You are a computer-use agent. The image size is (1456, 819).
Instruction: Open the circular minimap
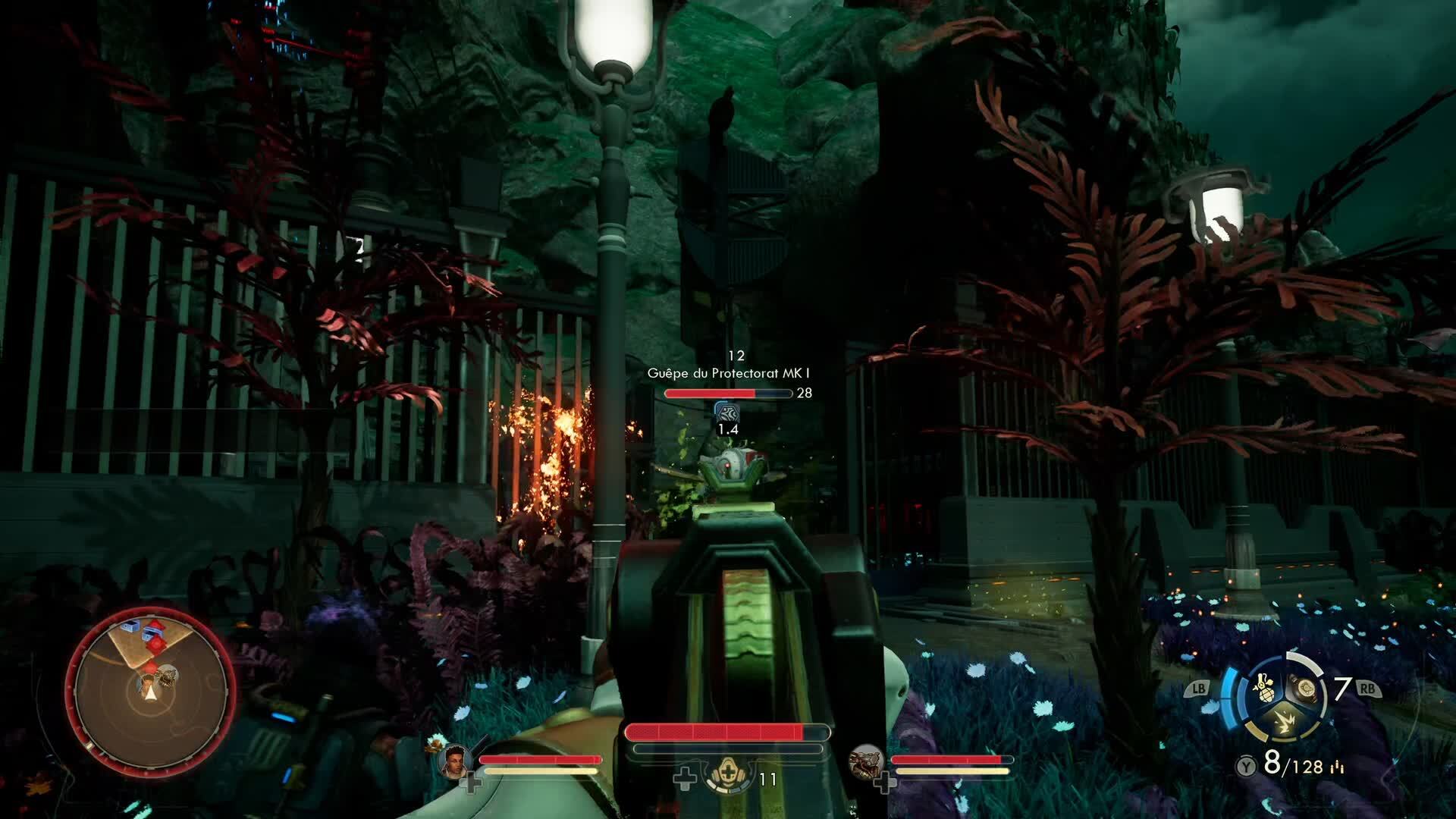click(x=150, y=689)
